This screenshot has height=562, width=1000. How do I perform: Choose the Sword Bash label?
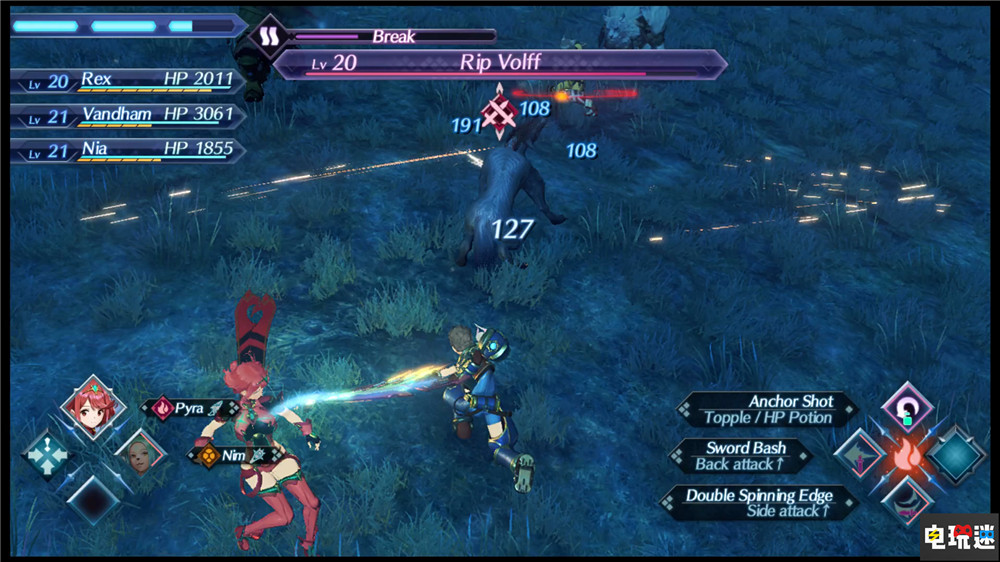(x=746, y=456)
